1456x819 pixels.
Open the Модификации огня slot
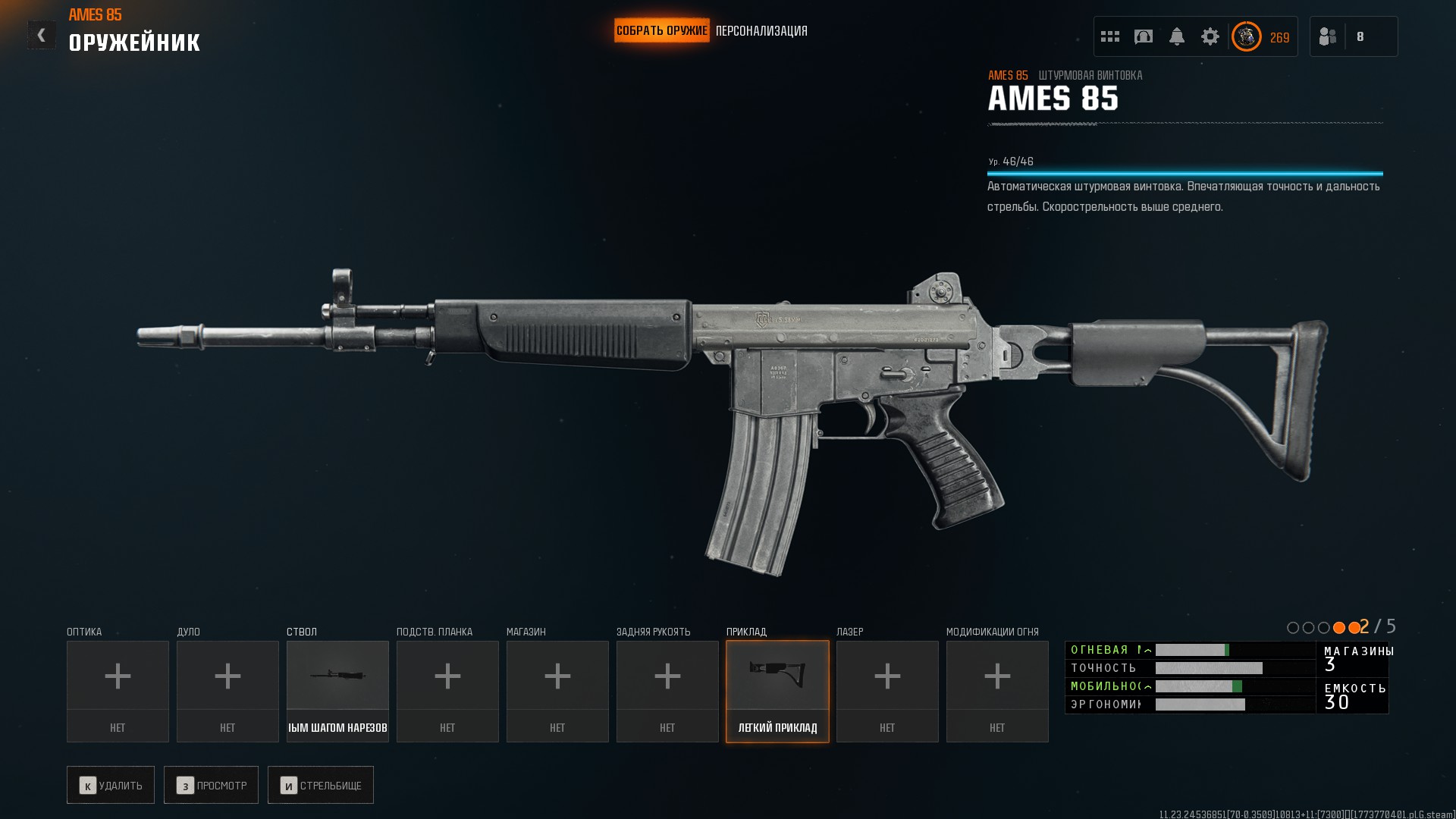[x=997, y=691]
